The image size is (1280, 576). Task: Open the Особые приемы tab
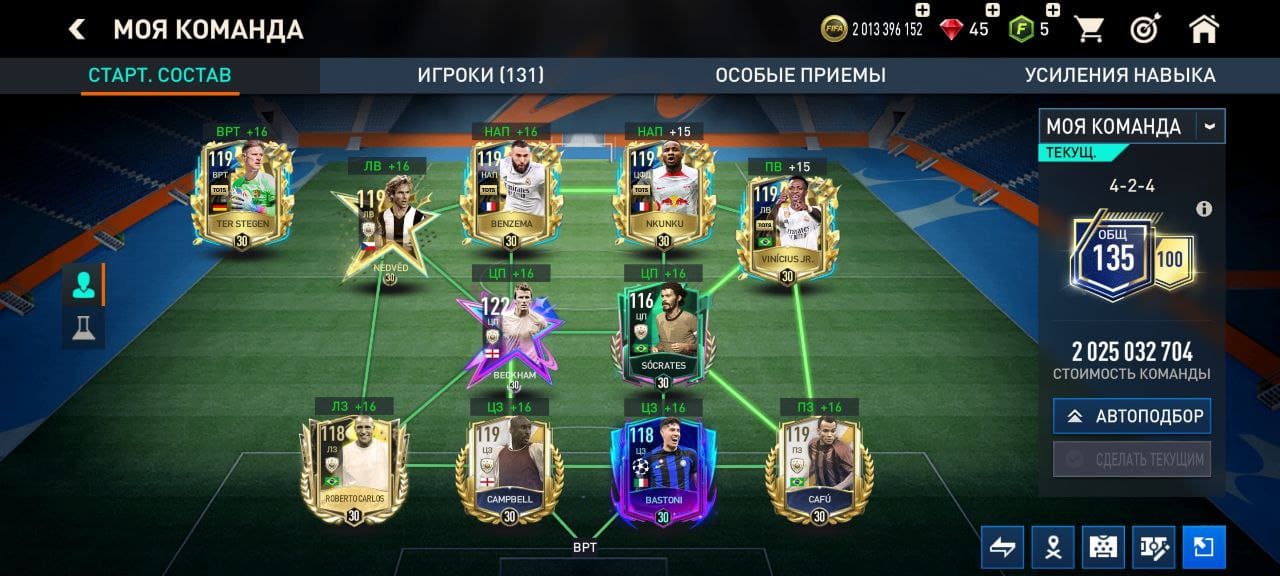point(800,75)
